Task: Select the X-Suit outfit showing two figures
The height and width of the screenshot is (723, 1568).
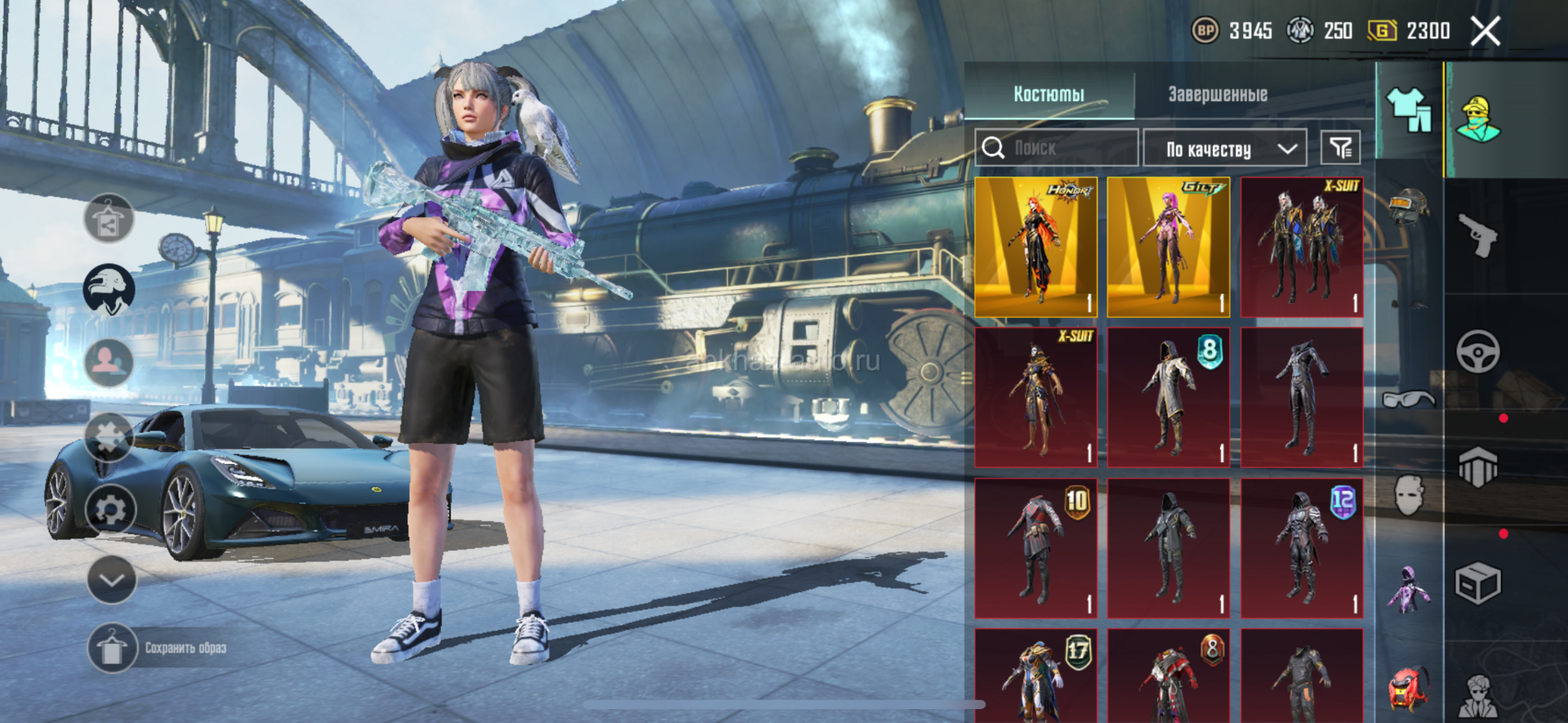Action: 1302,247
